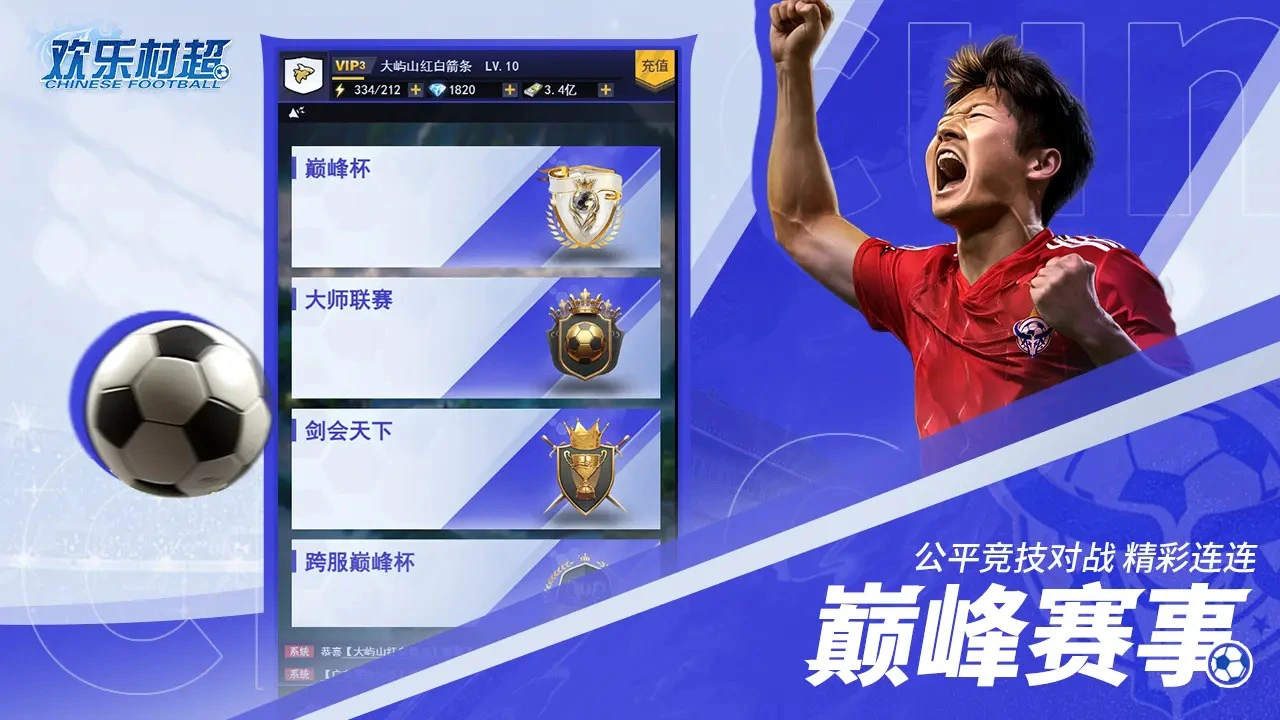The image size is (1280, 720).
Task: Open the cash plus button to add money
Action: 604,91
